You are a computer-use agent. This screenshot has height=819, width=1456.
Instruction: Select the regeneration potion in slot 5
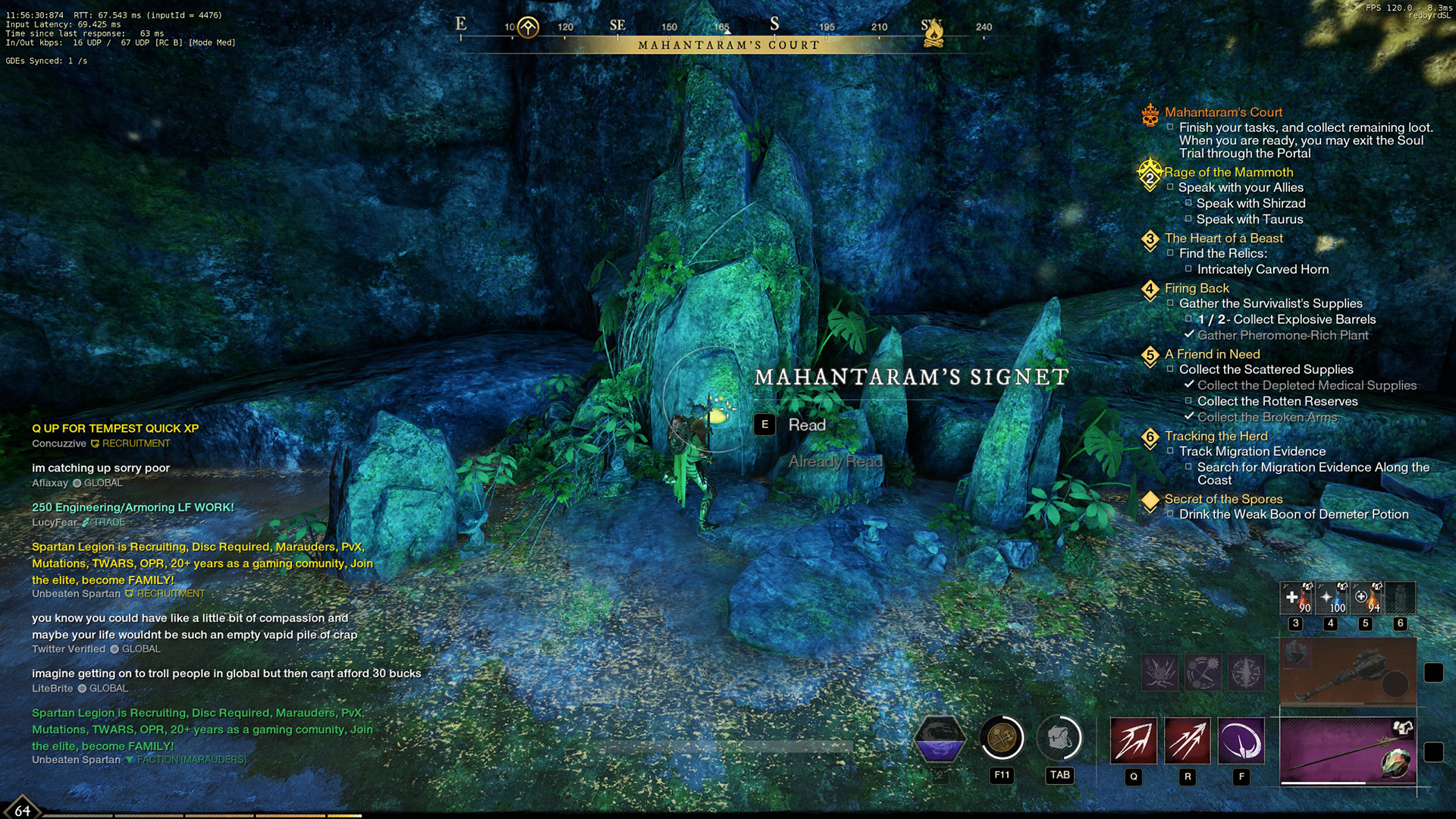1367,599
